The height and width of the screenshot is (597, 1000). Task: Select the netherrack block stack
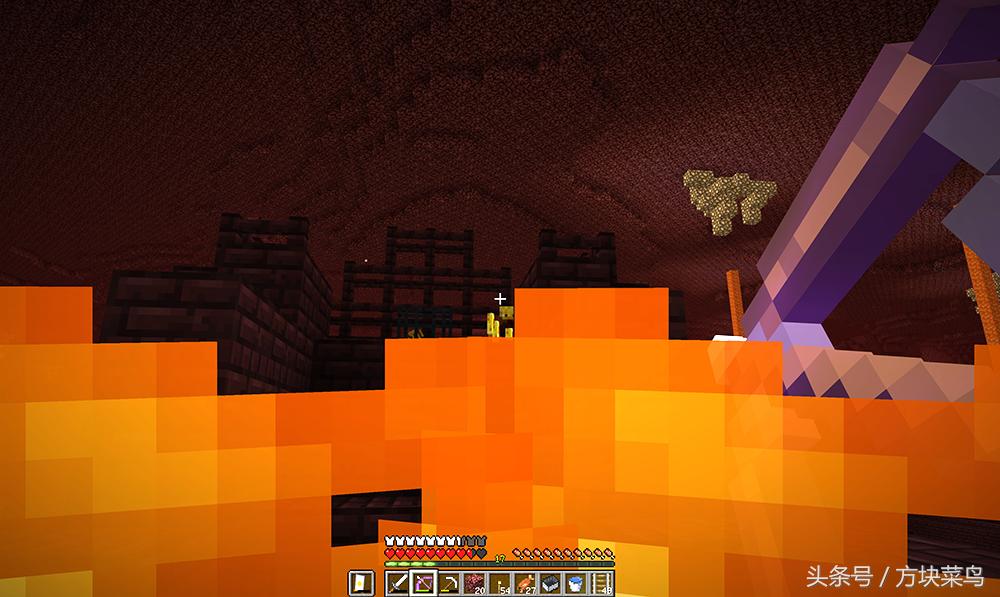[475, 582]
